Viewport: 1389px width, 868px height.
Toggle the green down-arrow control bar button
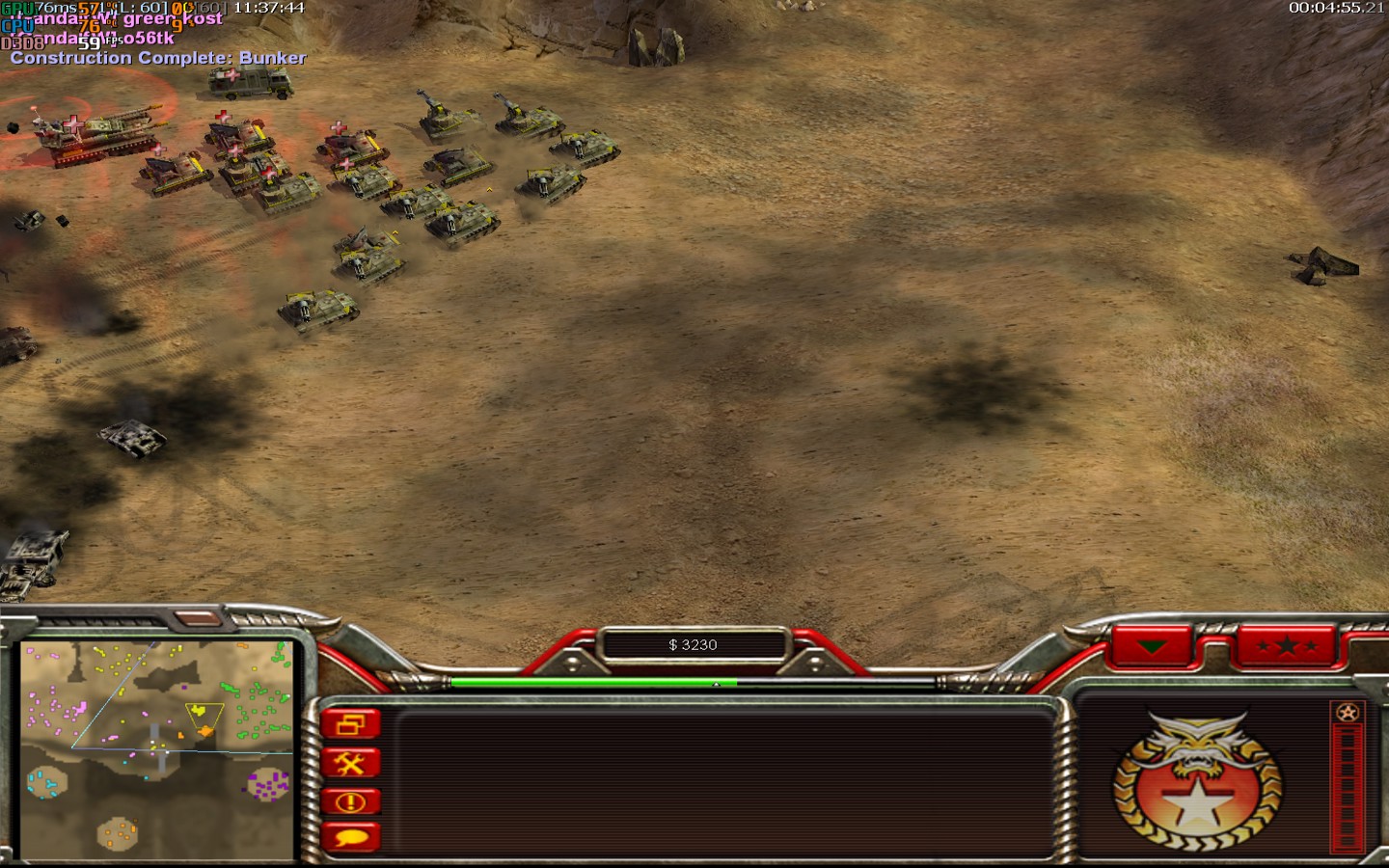click(x=1152, y=646)
